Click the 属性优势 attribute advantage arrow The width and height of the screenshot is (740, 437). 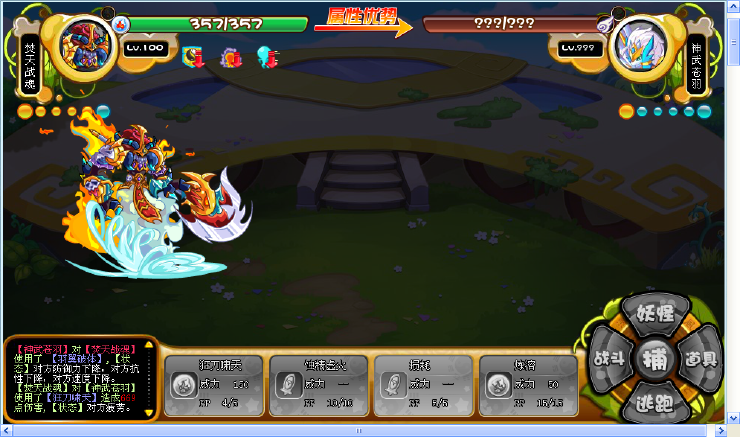pyautogui.click(x=363, y=21)
